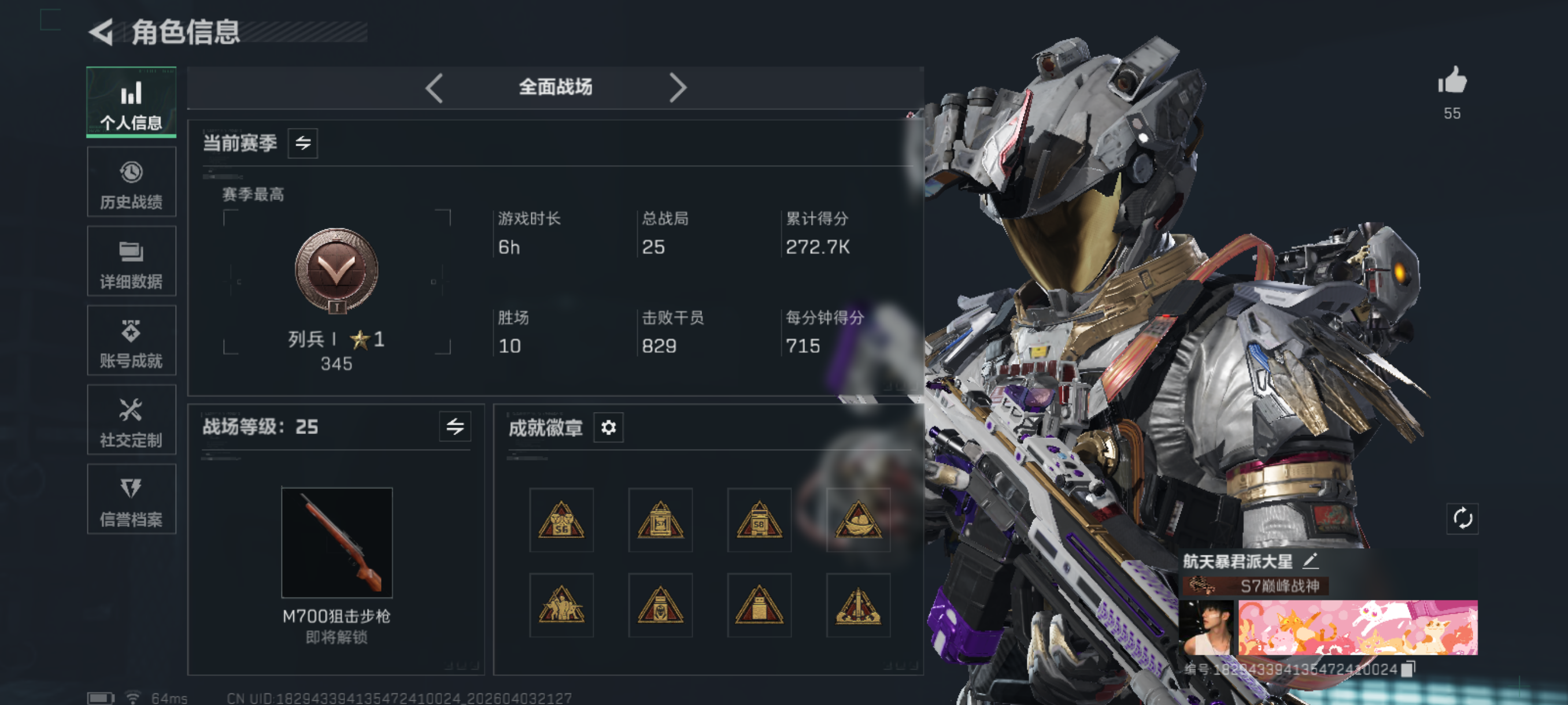Viewport: 1568px width, 705px height.
Task: Switch to previous game mode with left arrow
Action: point(434,88)
